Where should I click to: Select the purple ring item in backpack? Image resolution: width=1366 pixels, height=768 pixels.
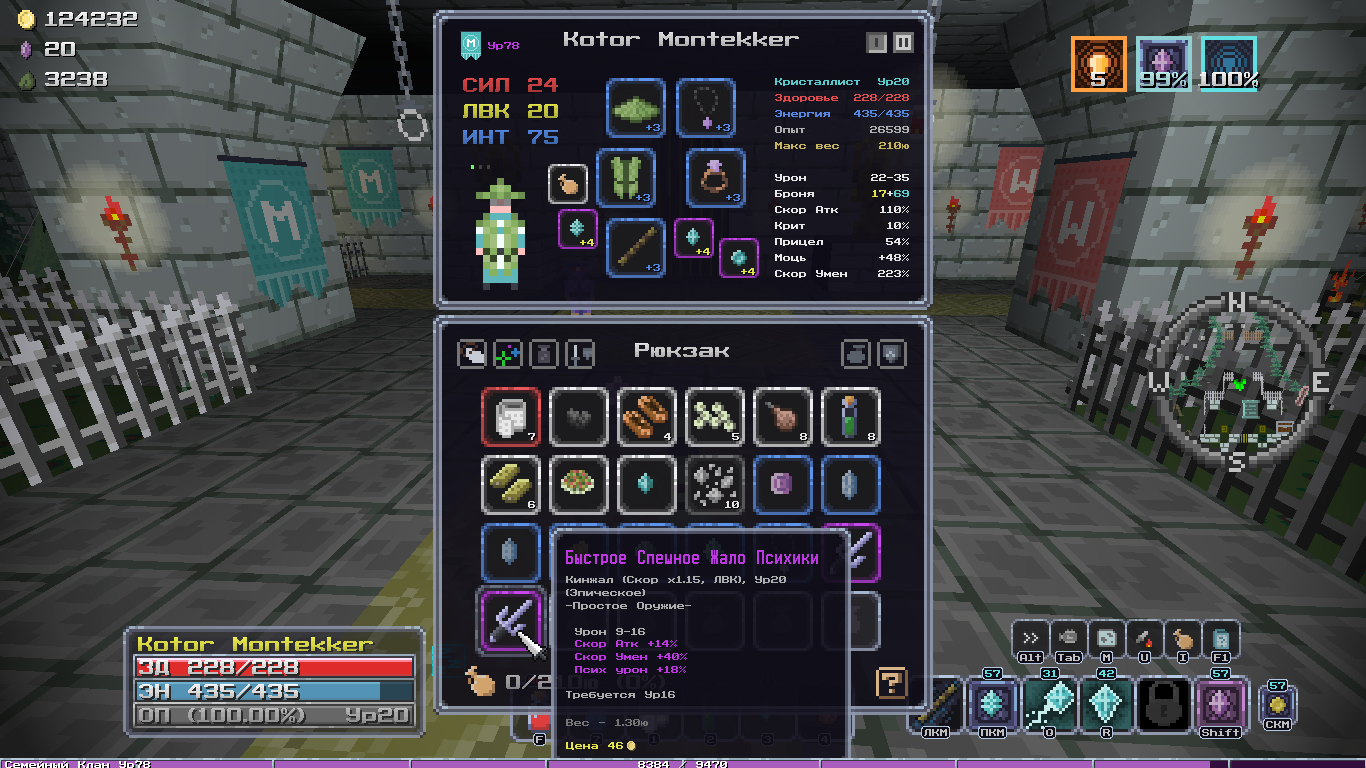783,484
